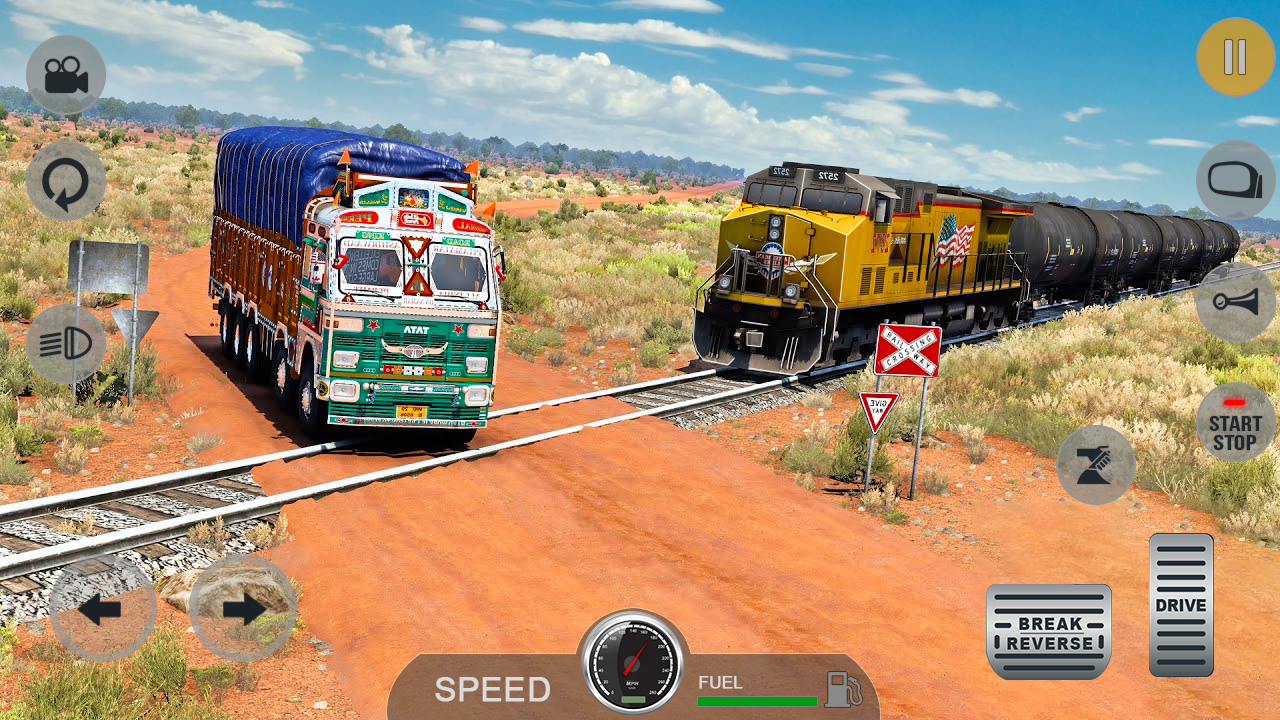Viewport: 1280px width, 720px height.
Task: Fasten the seat belt icon
Action: click(x=1096, y=465)
